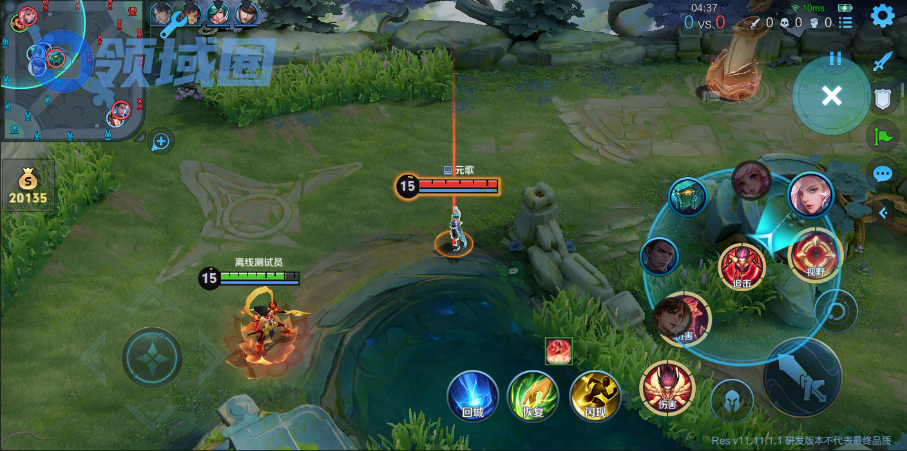Activate the 回城 recall skill

pos(473,394)
